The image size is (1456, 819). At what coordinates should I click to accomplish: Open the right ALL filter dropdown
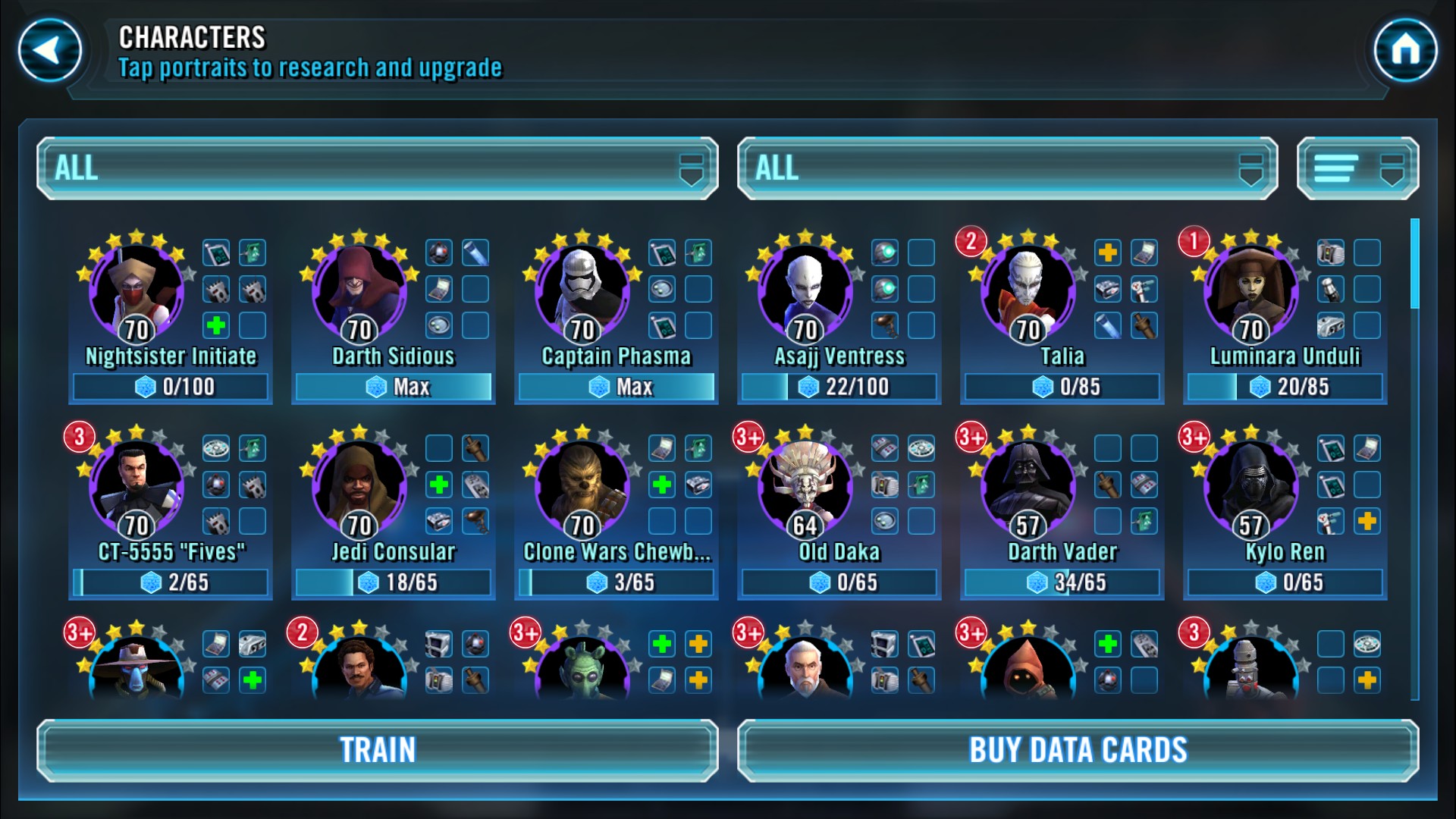[x=1006, y=168]
